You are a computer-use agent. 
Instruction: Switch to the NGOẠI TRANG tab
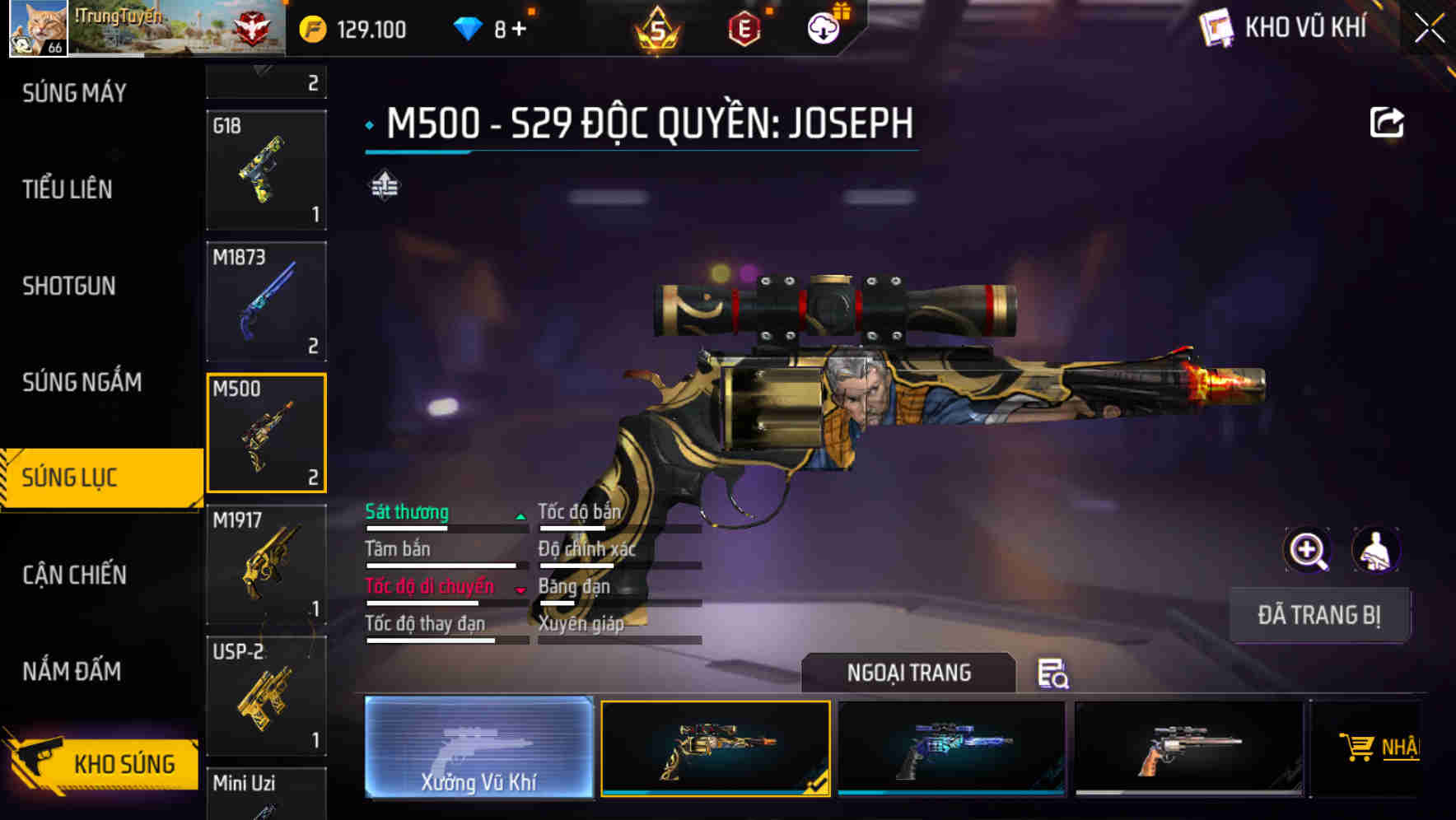(909, 673)
